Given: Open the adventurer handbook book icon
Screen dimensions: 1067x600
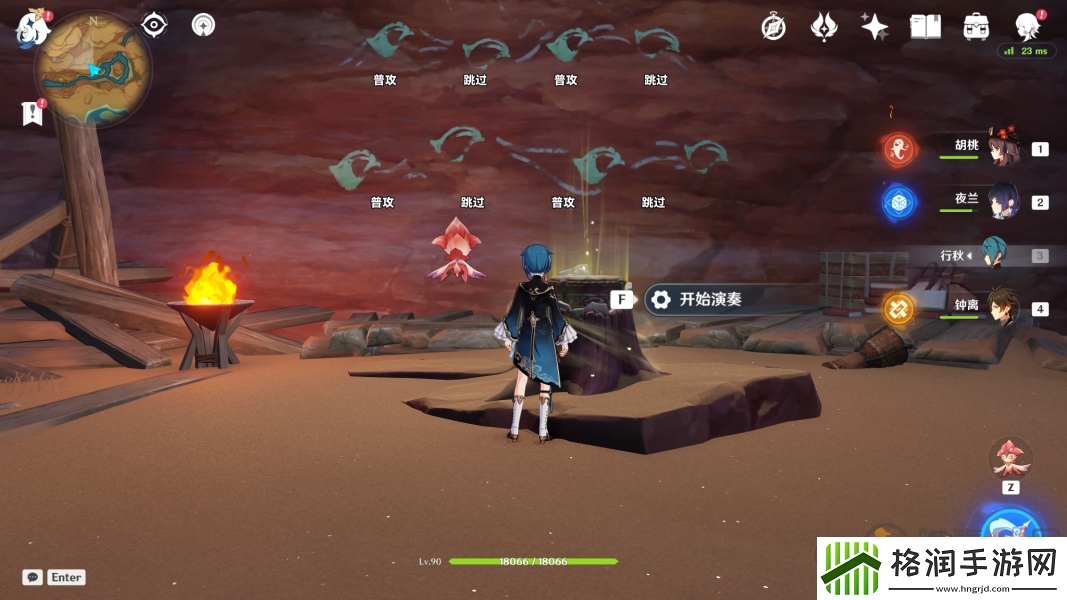Looking at the screenshot, I should tap(925, 27).
